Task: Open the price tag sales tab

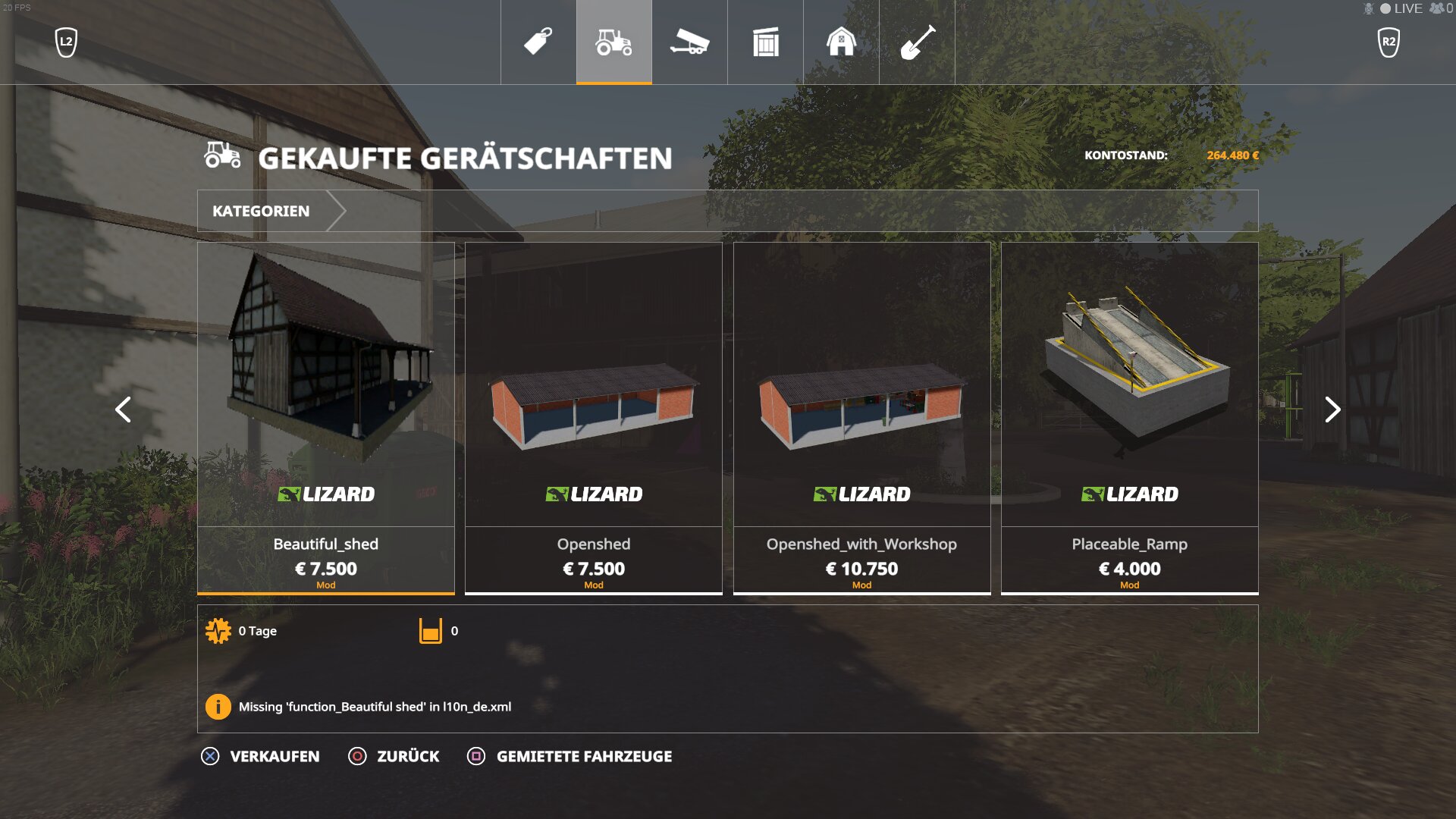Action: point(538,42)
